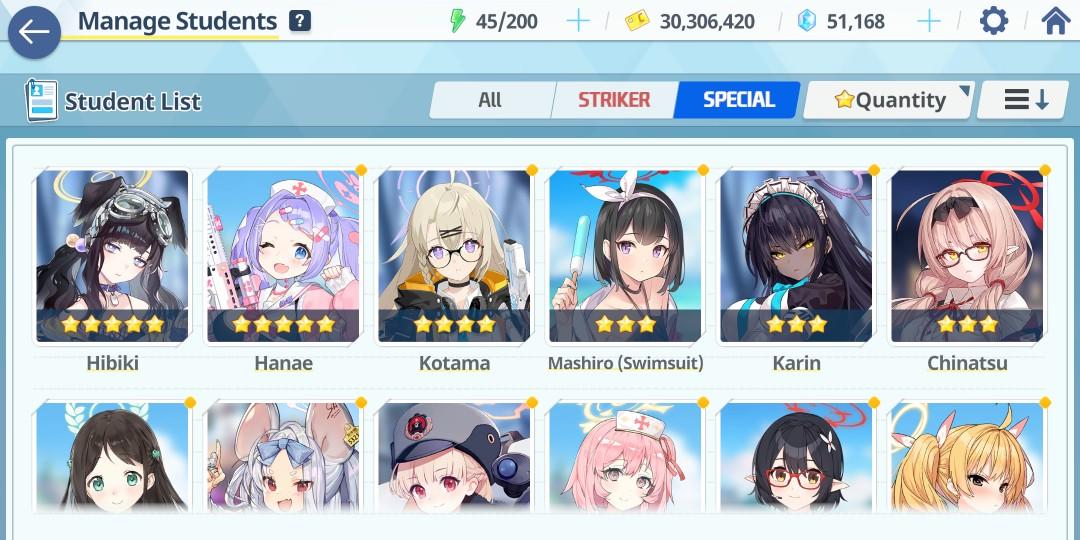Show All students tab
The width and height of the screenshot is (1080, 540).
490,100
